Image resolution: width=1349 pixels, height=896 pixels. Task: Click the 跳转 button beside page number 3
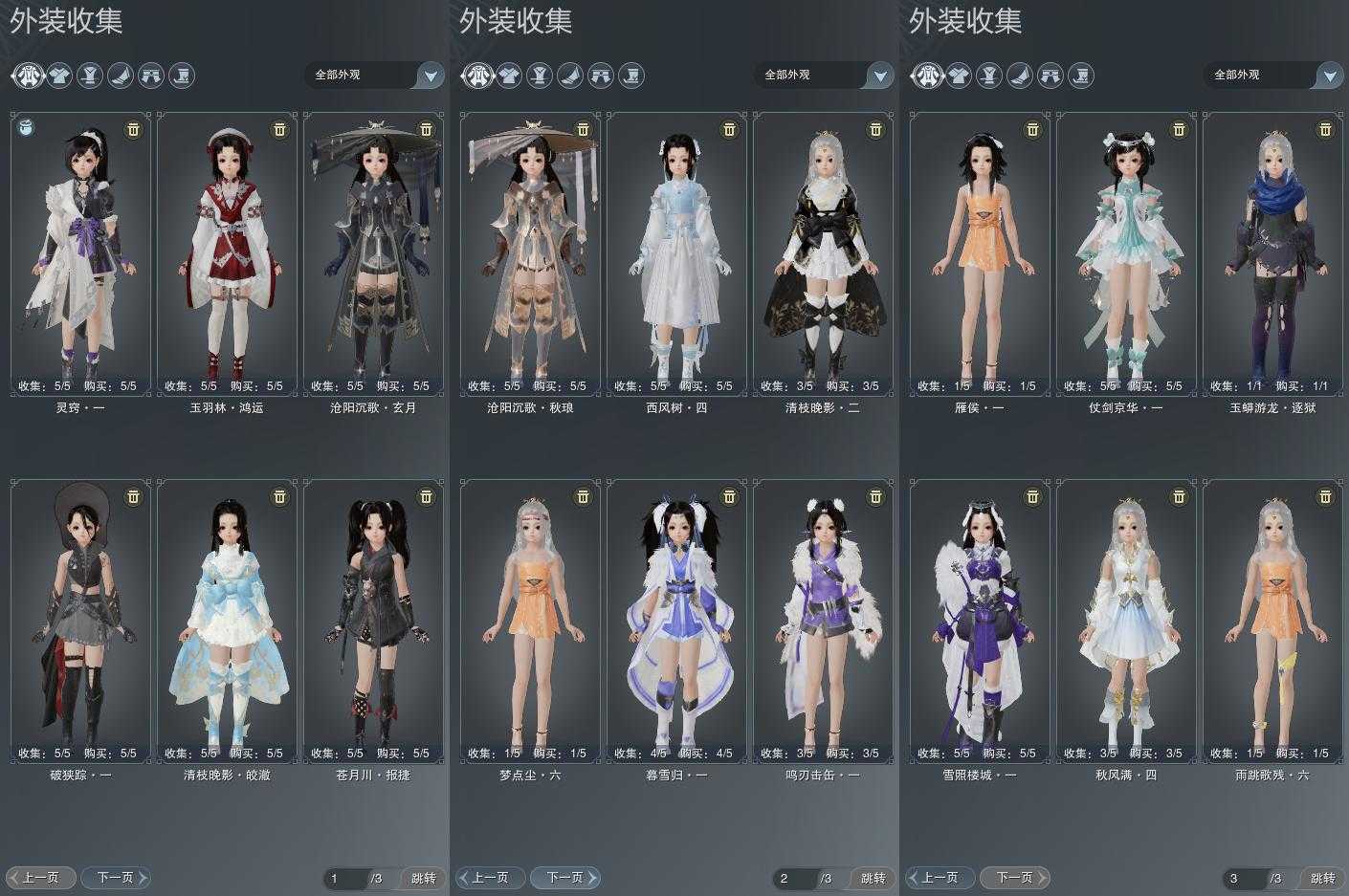coord(1323,878)
